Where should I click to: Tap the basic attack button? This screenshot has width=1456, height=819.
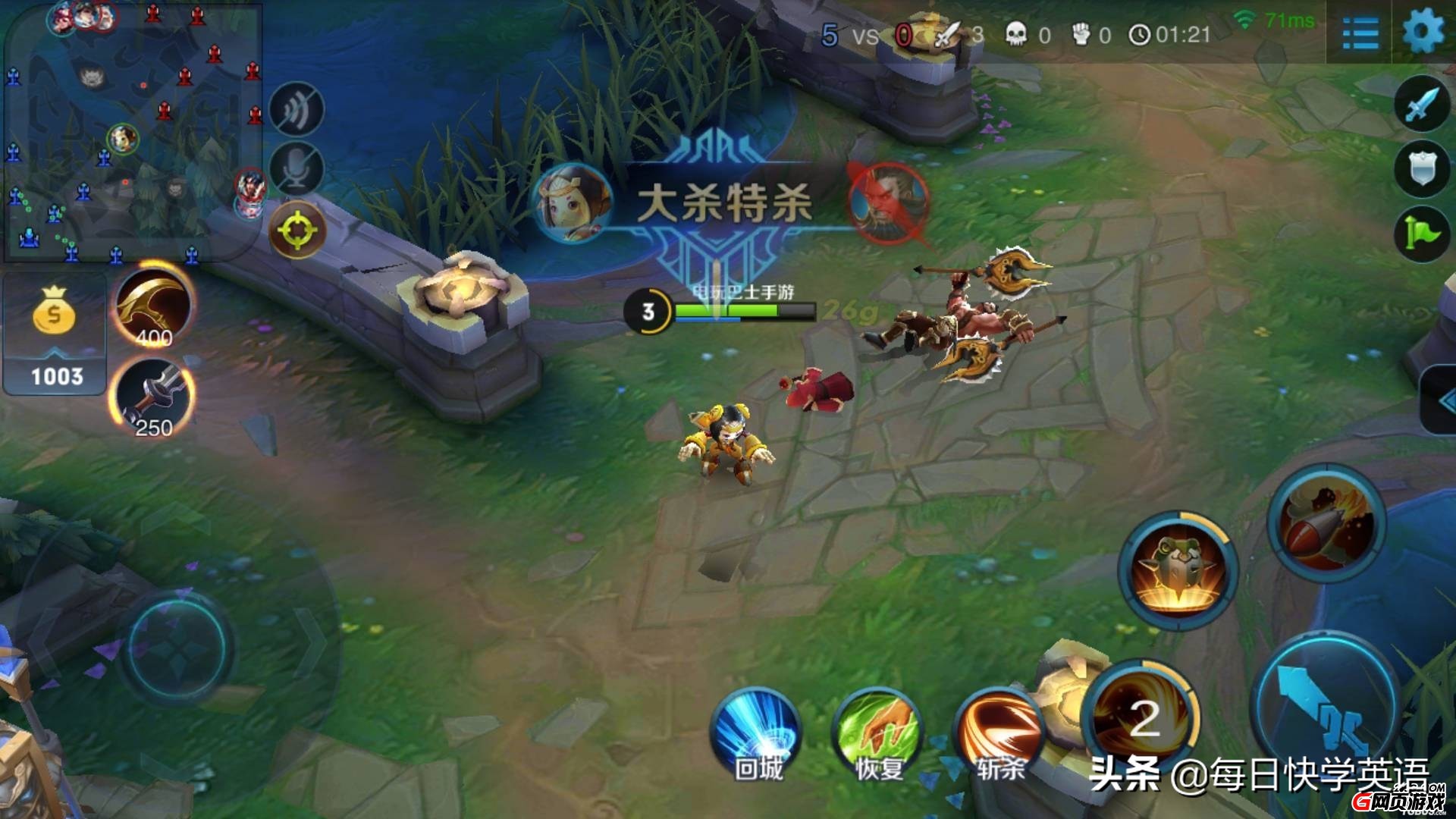point(1324,710)
